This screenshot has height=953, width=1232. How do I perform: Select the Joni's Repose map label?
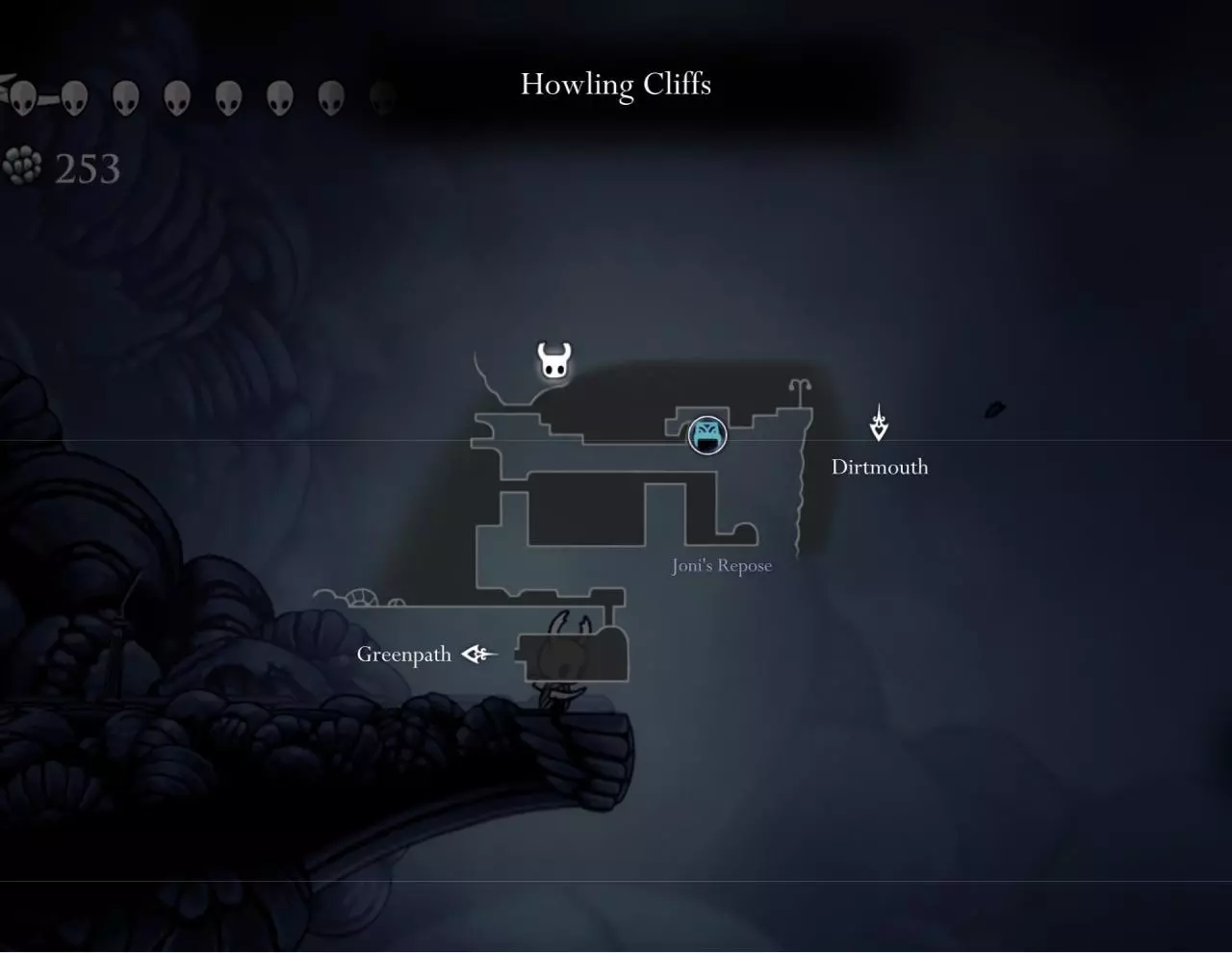(x=722, y=566)
